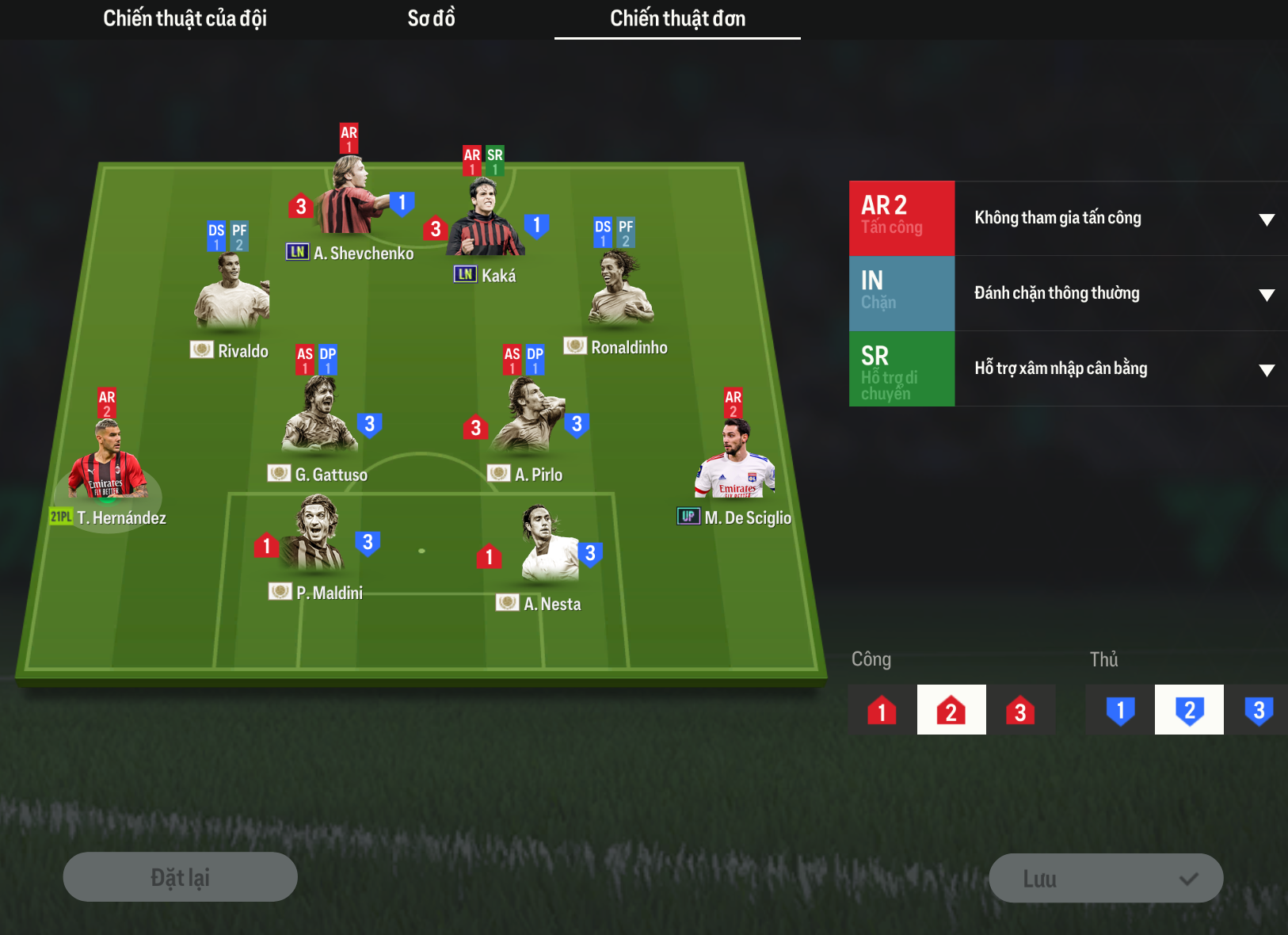Pick M. De Sciglio on the pitch
Image resolution: width=1288 pixels, height=935 pixels.
(x=734, y=462)
